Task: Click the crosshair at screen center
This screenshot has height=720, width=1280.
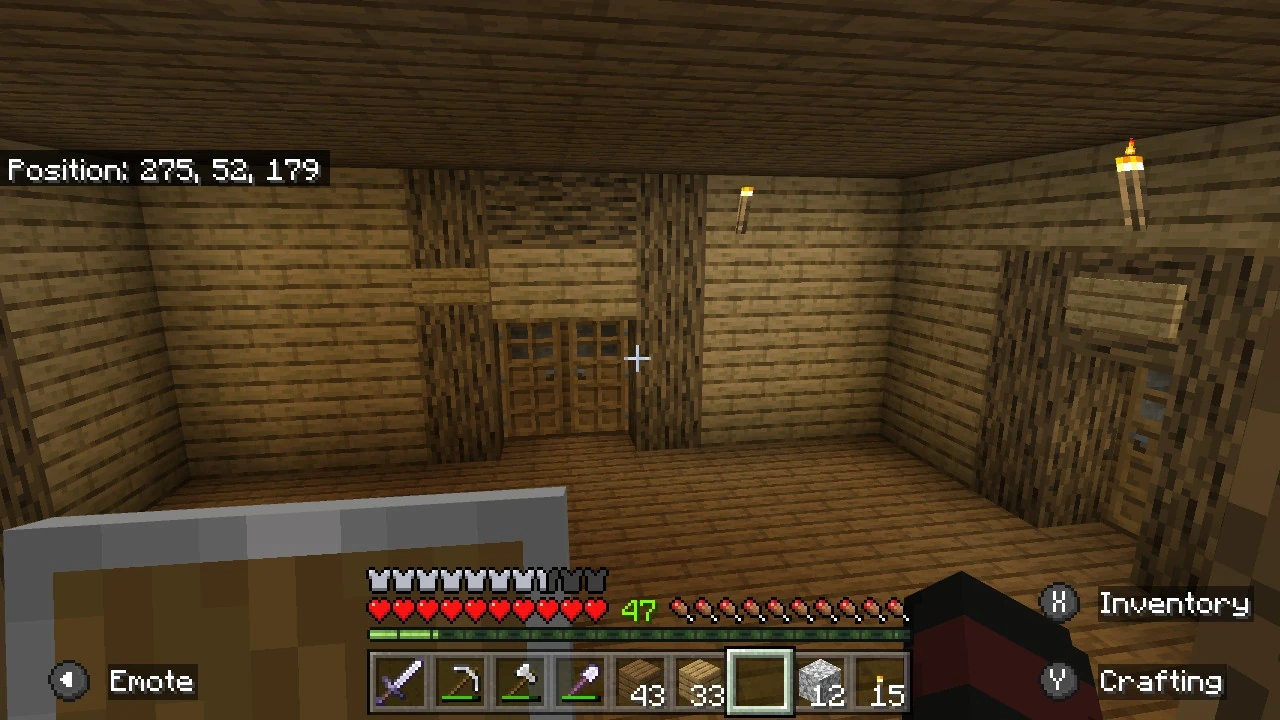Action: (637, 359)
